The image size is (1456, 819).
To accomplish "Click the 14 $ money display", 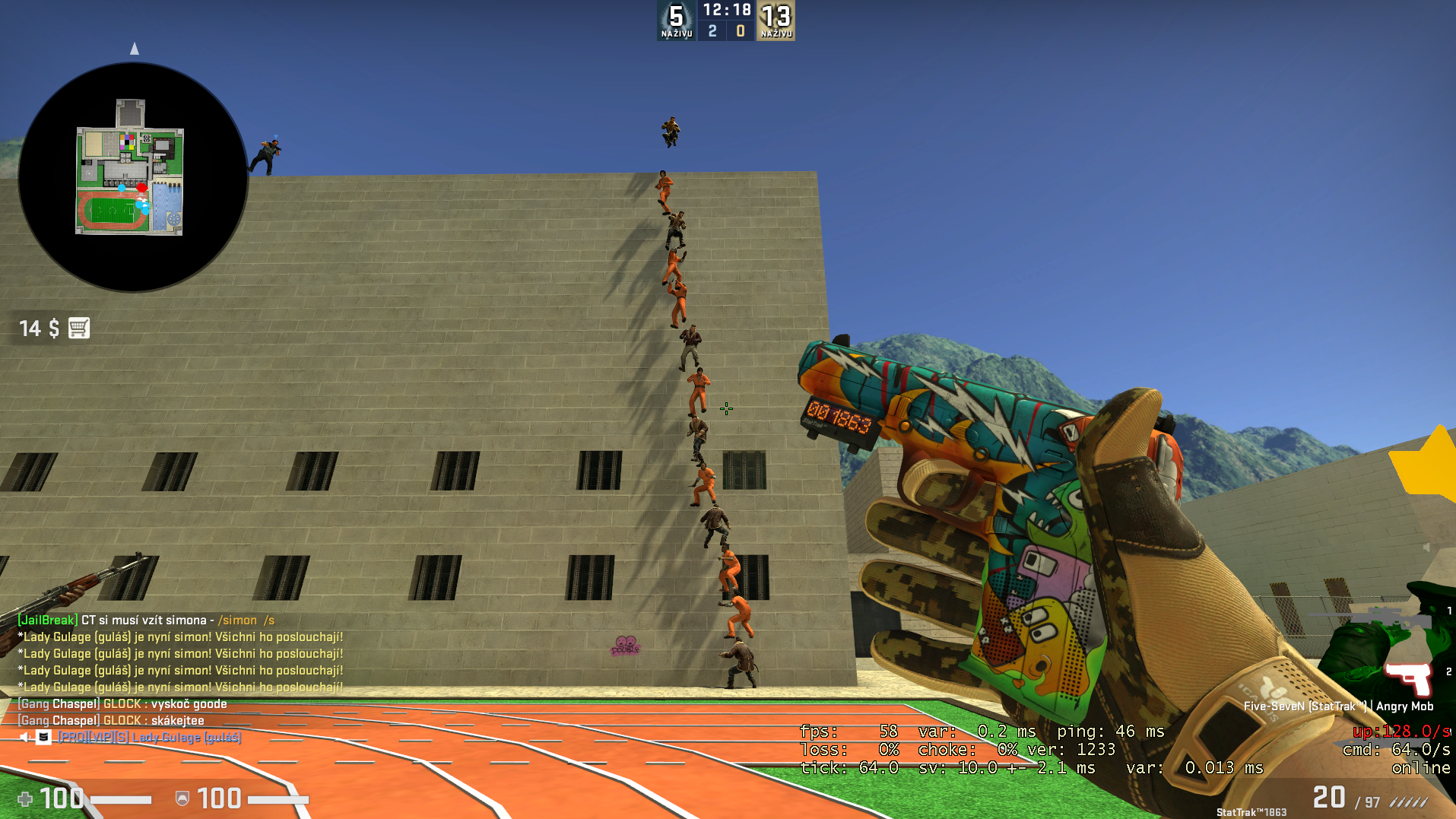I will [x=37, y=328].
